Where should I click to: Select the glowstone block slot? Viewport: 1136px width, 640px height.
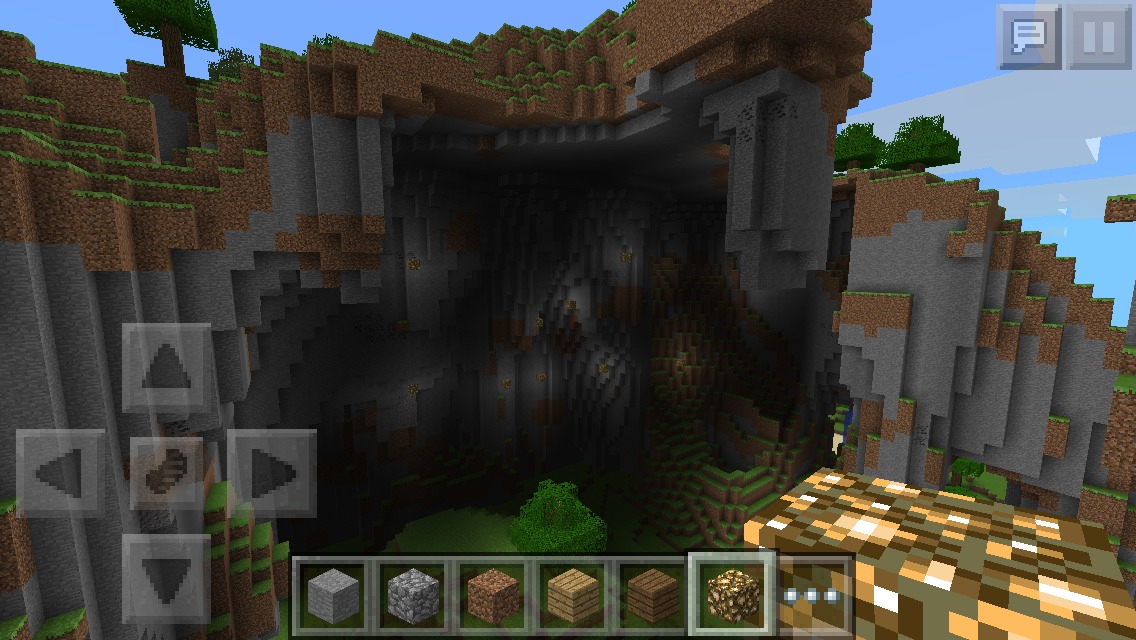coord(733,594)
